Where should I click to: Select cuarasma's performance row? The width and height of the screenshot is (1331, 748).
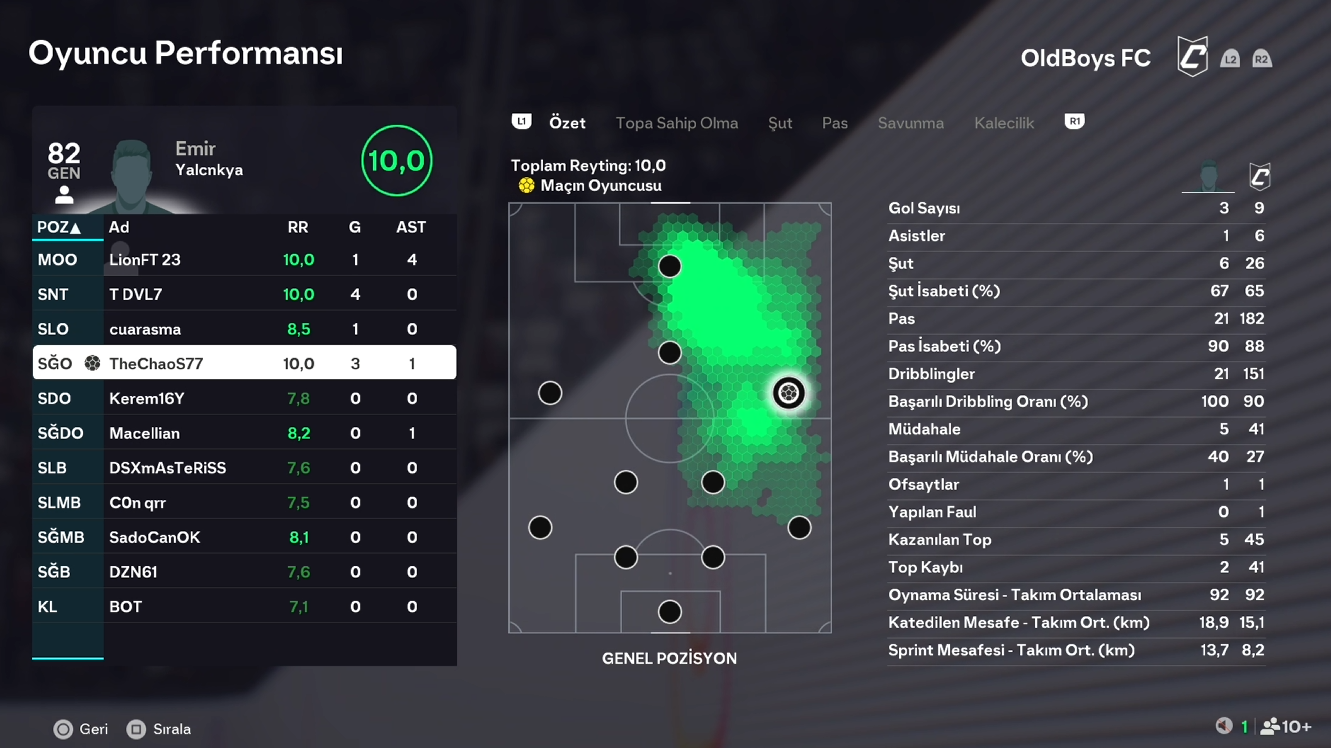244,329
